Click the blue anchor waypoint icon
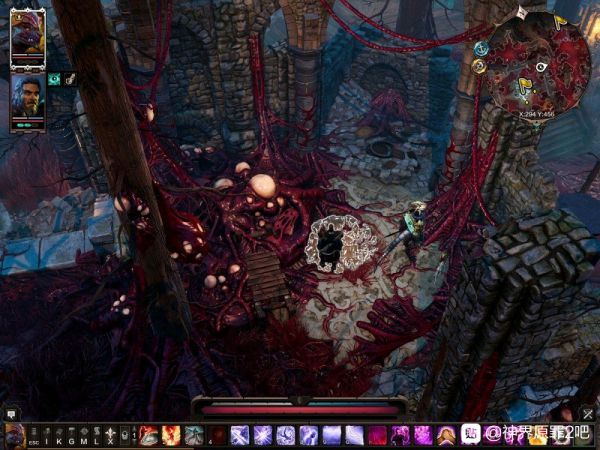Image resolution: width=600 pixels, height=450 pixels. pyautogui.click(x=481, y=48)
